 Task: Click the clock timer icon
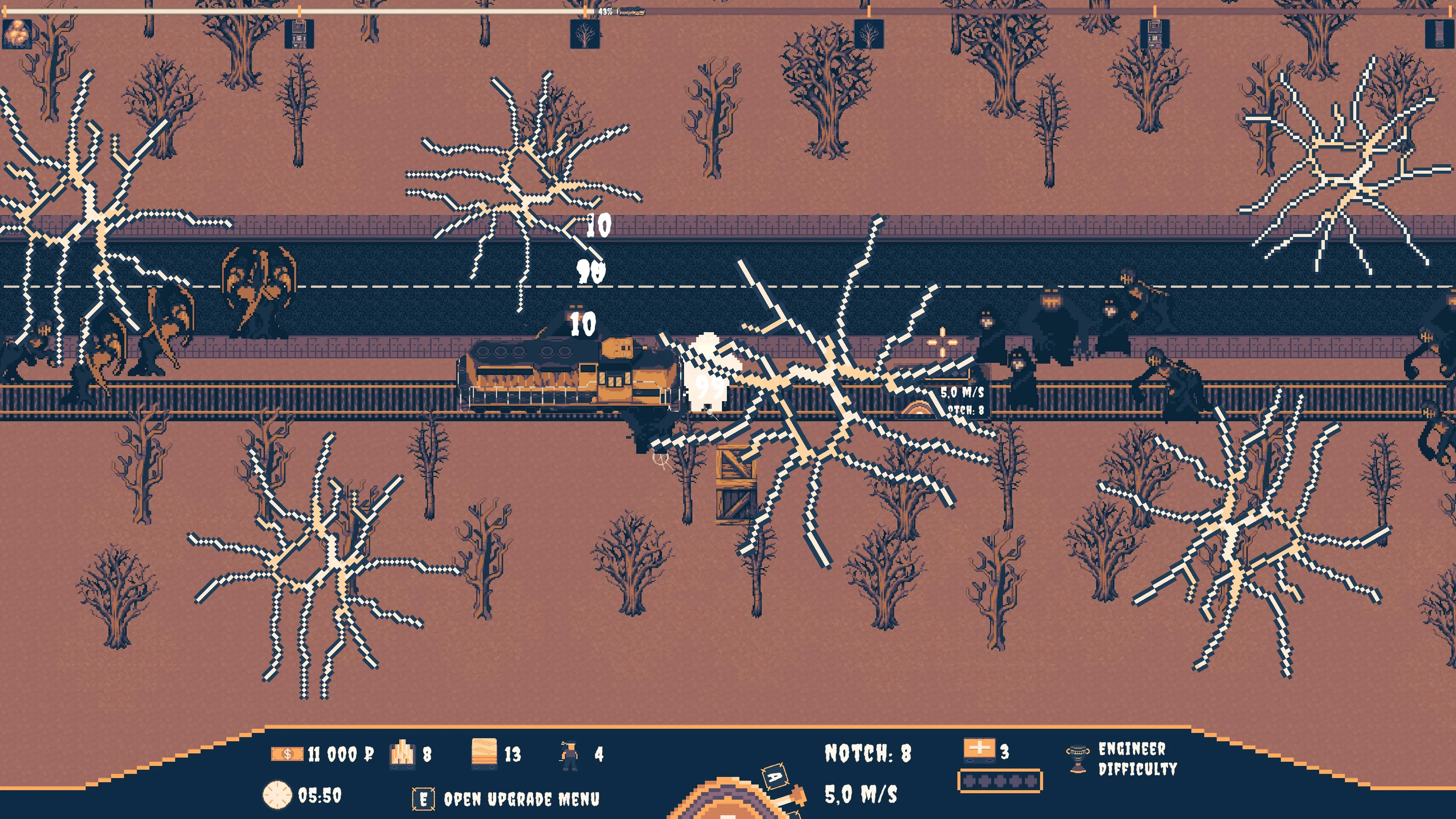pos(277,795)
